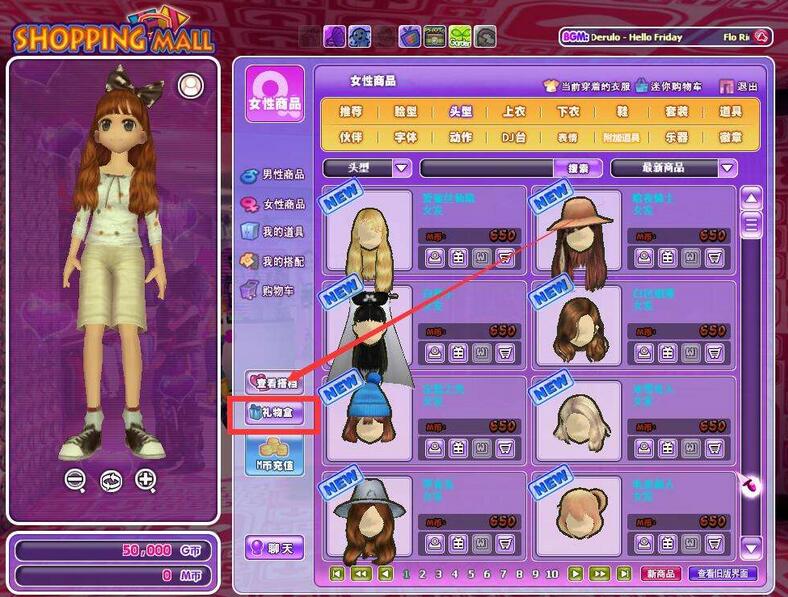Image resolution: width=788 pixels, height=597 pixels.
Task: Switch to the 脸型 category tab
Action: pyautogui.click(x=405, y=112)
